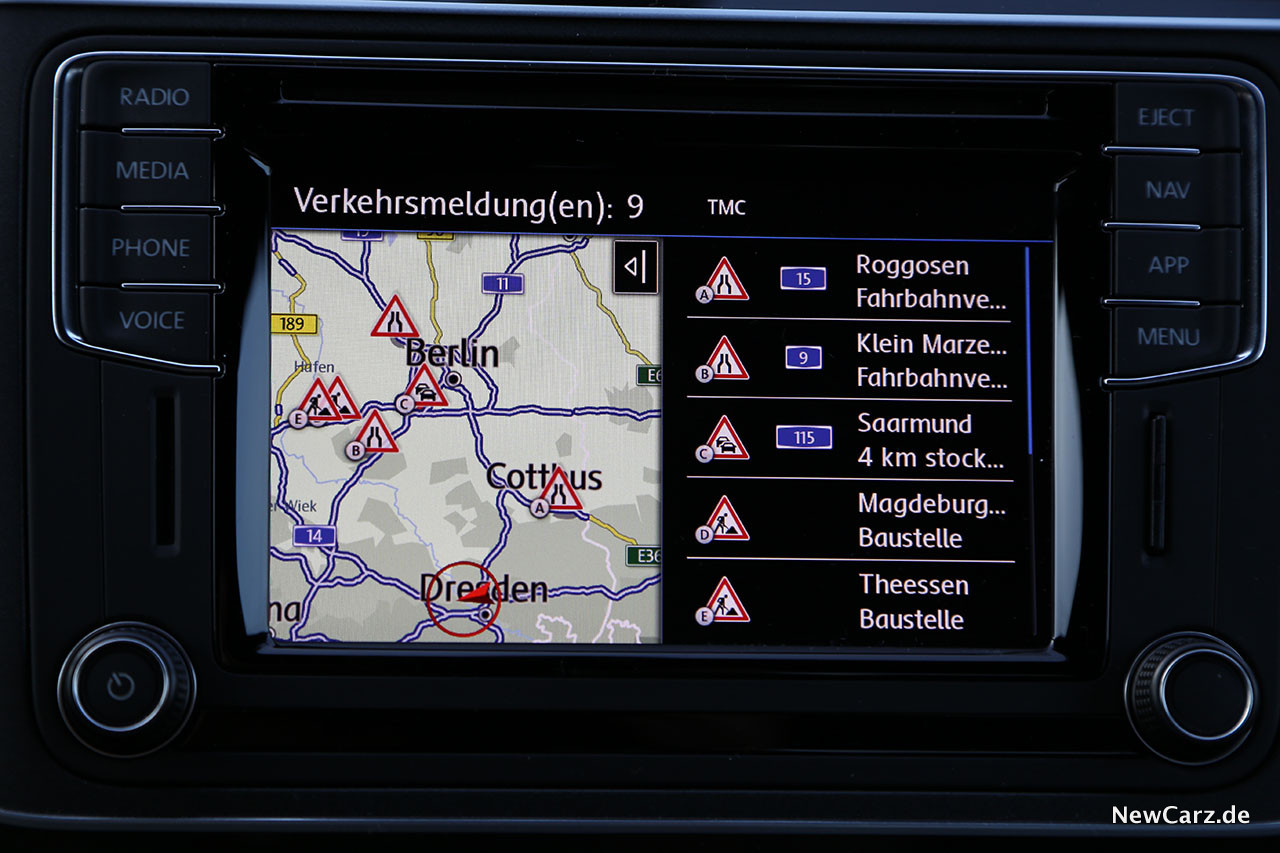Open the MEDIA source
Screen dimensions: 1280x853
point(152,171)
